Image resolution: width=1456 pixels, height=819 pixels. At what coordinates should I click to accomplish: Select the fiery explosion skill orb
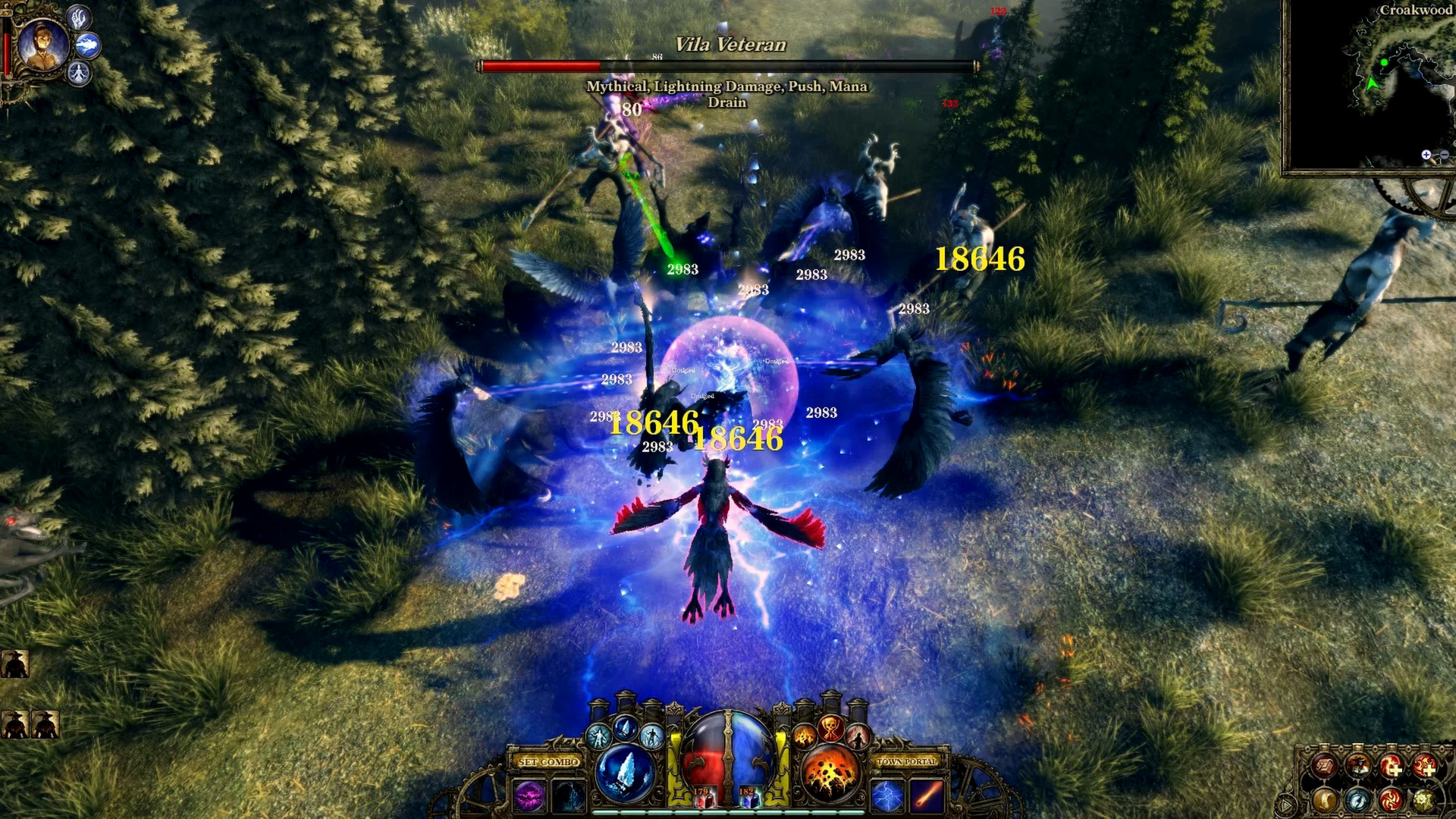pyautogui.click(x=831, y=773)
